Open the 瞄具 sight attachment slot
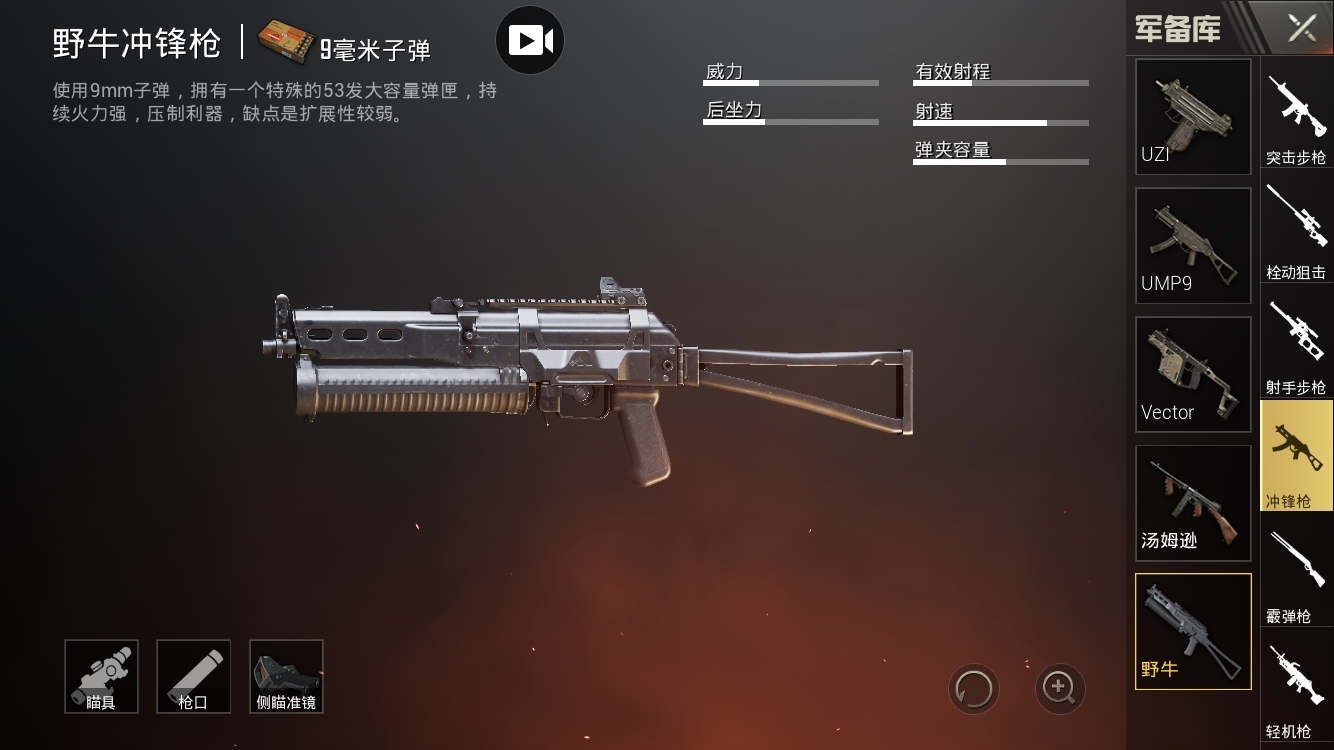The height and width of the screenshot is (750, 1334). pos(101,676)
